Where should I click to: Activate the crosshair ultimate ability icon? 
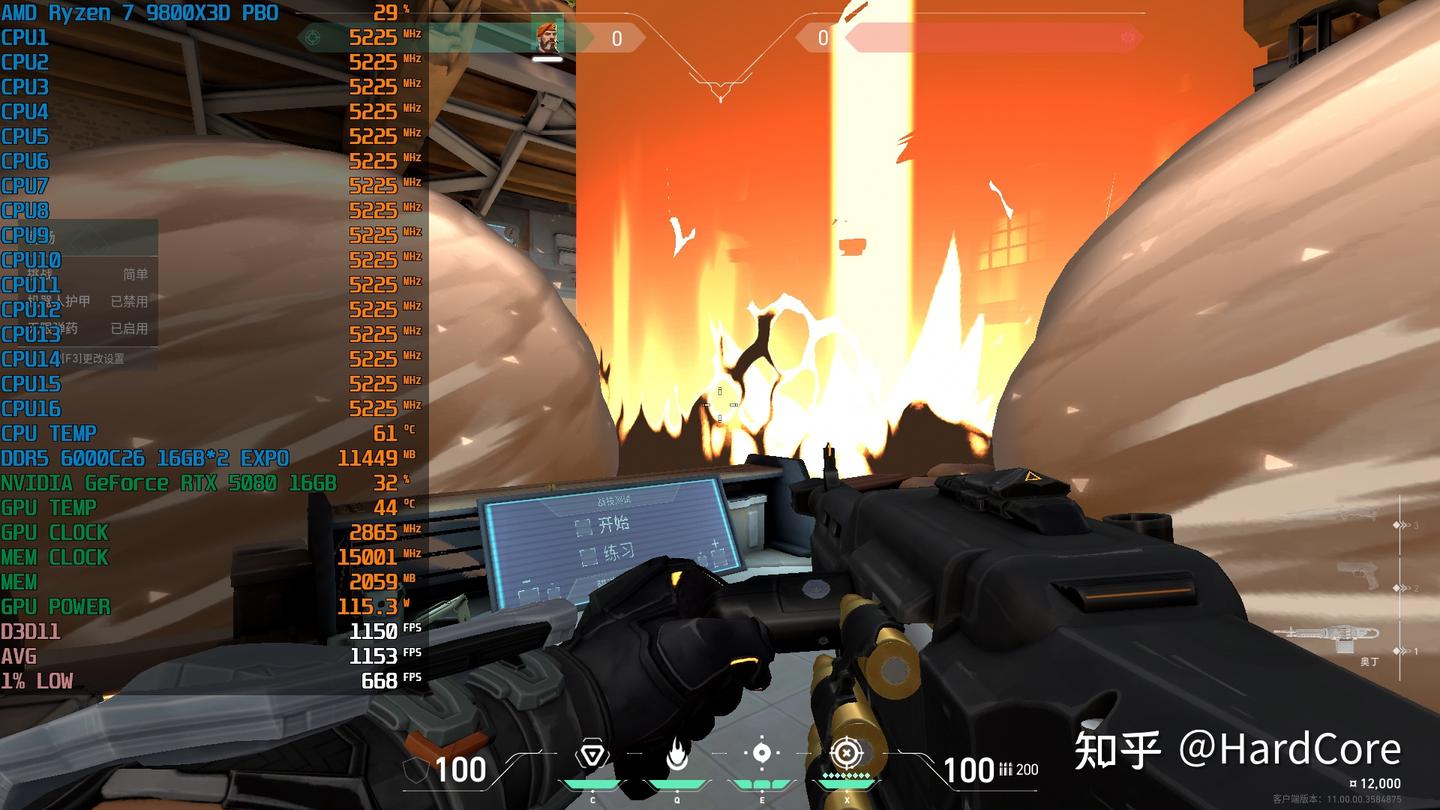pos(846,753)
